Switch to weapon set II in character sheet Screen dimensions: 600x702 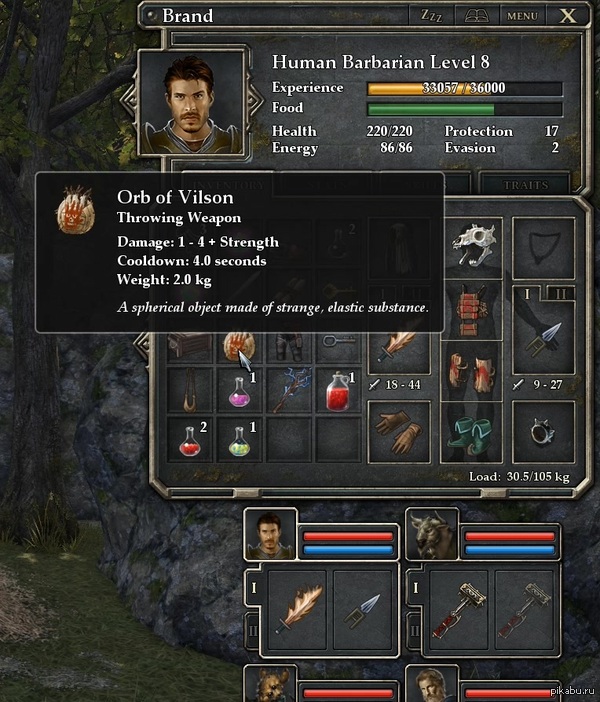pos(560,293)
